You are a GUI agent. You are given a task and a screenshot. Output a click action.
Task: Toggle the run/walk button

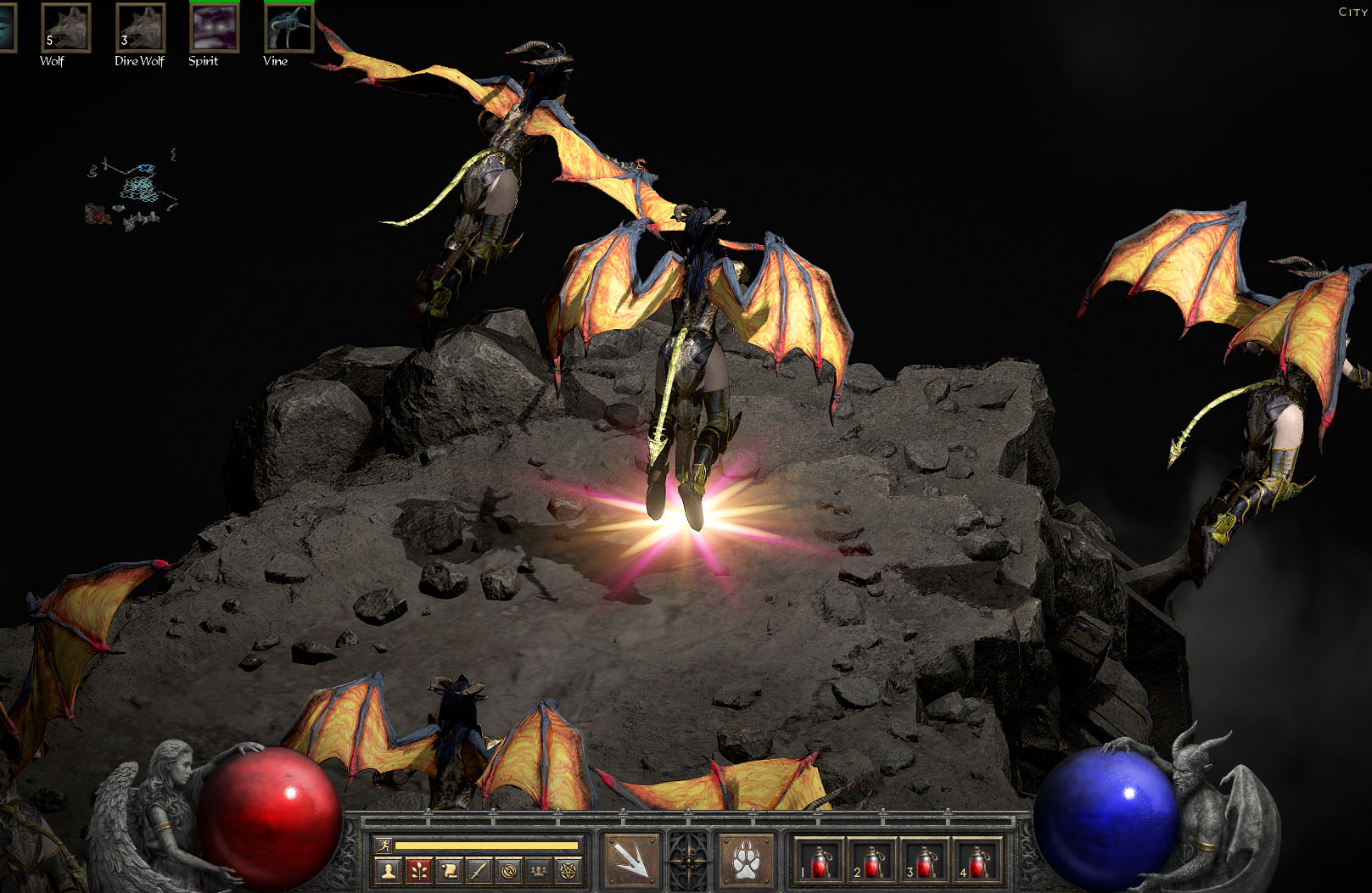pos(384,846)
